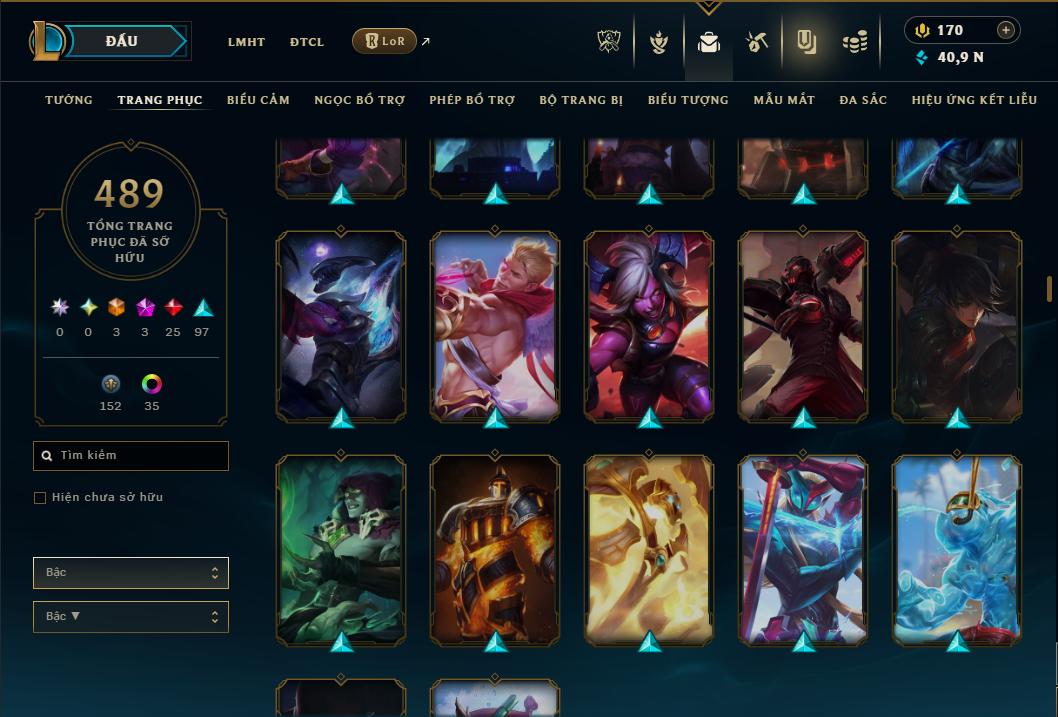Viewport: 1058px width, 717px height.
Task: Select the BỘ TRANG BỊ tab
Action: 581,100
